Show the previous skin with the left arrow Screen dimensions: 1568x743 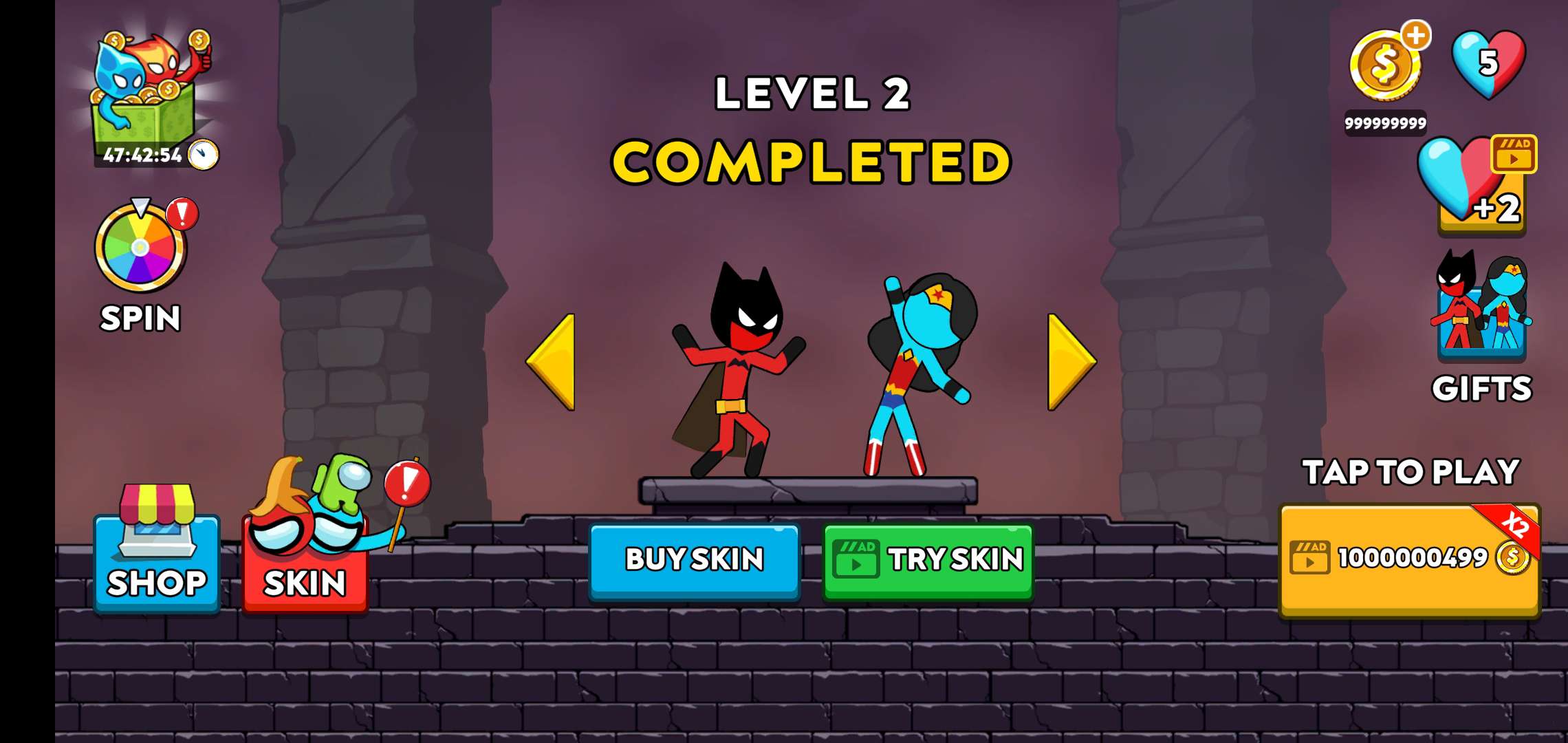click(552, 362)
